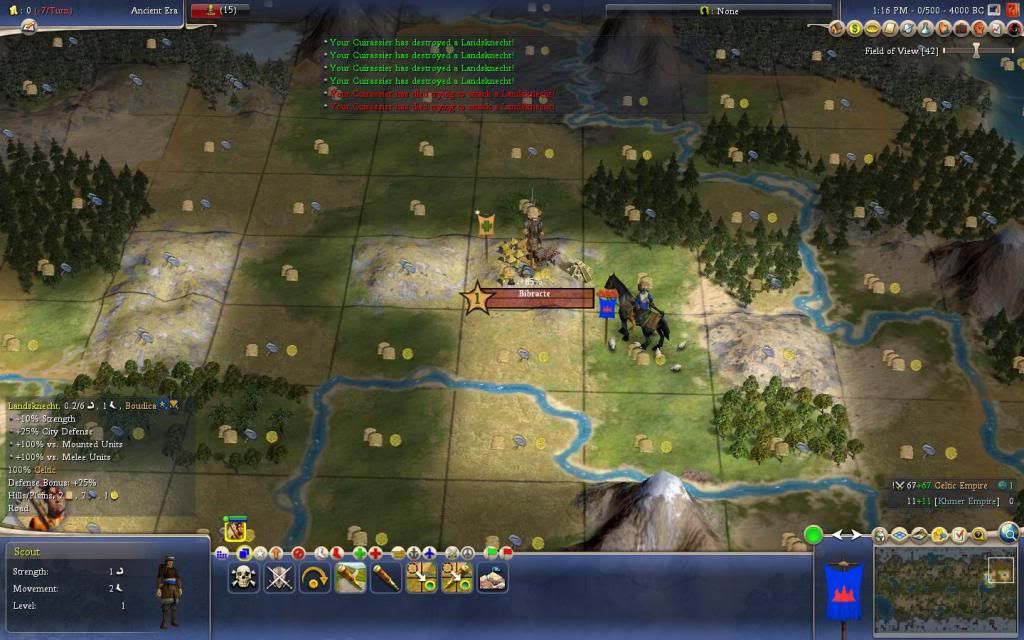This screenshot has height=640, width=1024.
Task: Click the selected Scout unit portrait
Action: (236, 530)
